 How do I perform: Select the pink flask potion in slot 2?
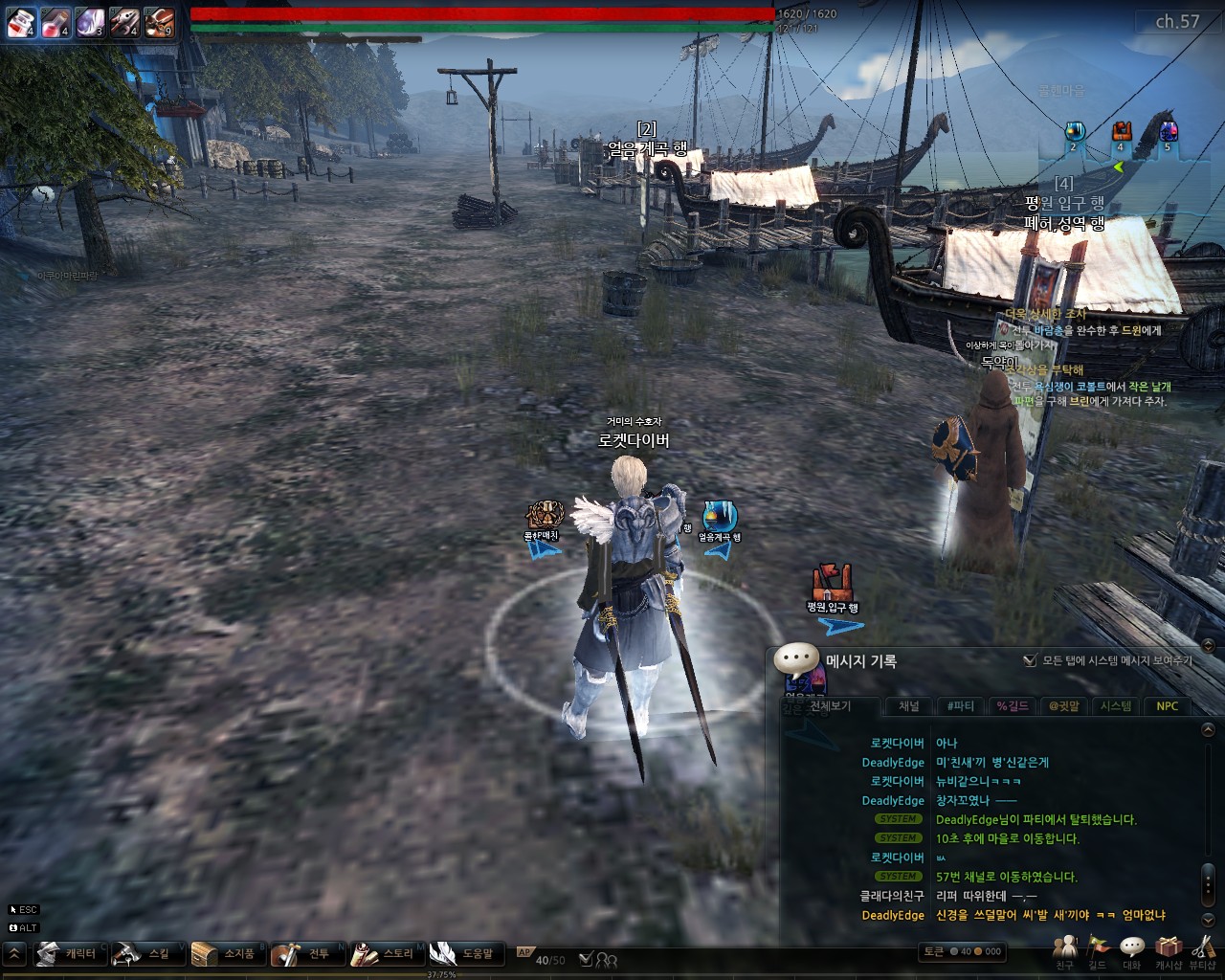56,22
